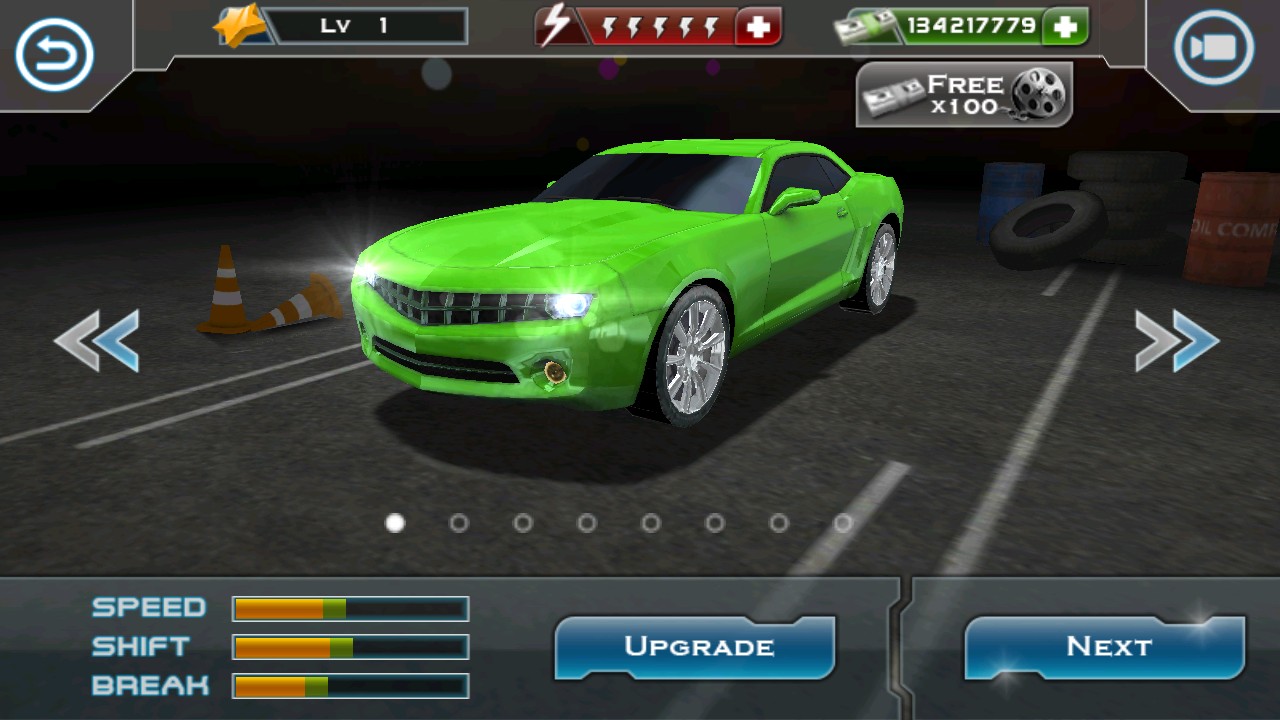Continue with the Next button
Screen dimensions: 1280x720
(1107, 647)
